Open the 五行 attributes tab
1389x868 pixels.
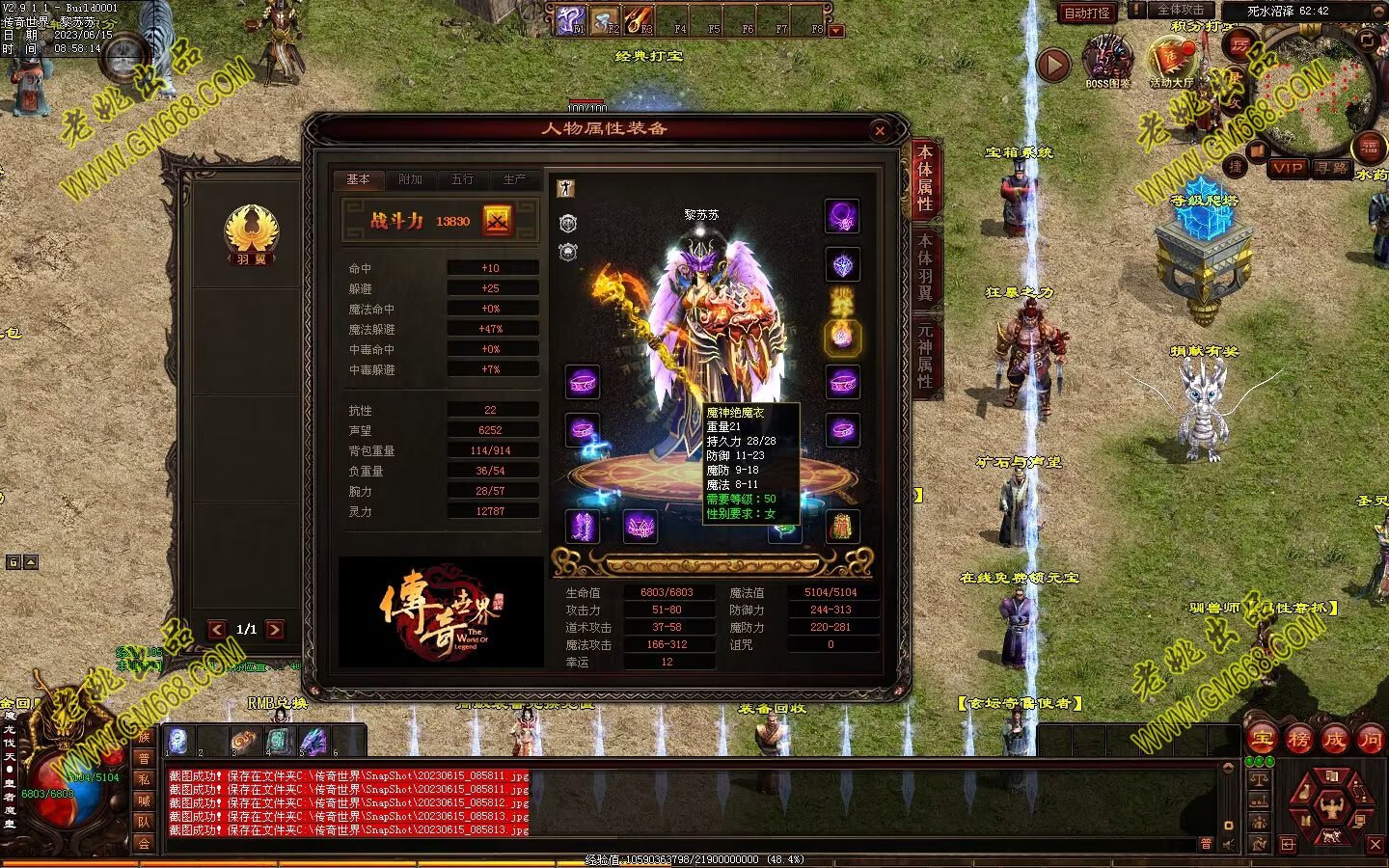tap(462, 179)
